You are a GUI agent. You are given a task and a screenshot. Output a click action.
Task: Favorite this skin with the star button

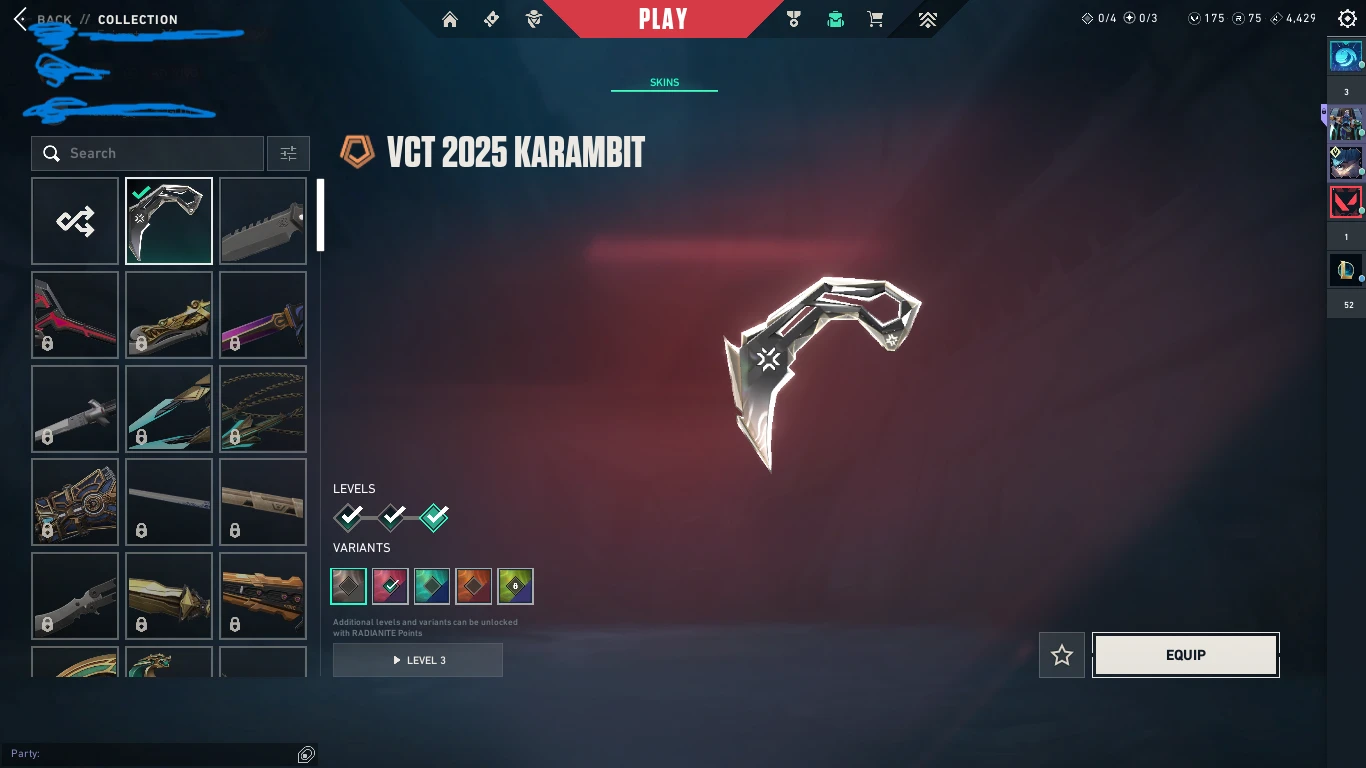(x=1061, y=655)
